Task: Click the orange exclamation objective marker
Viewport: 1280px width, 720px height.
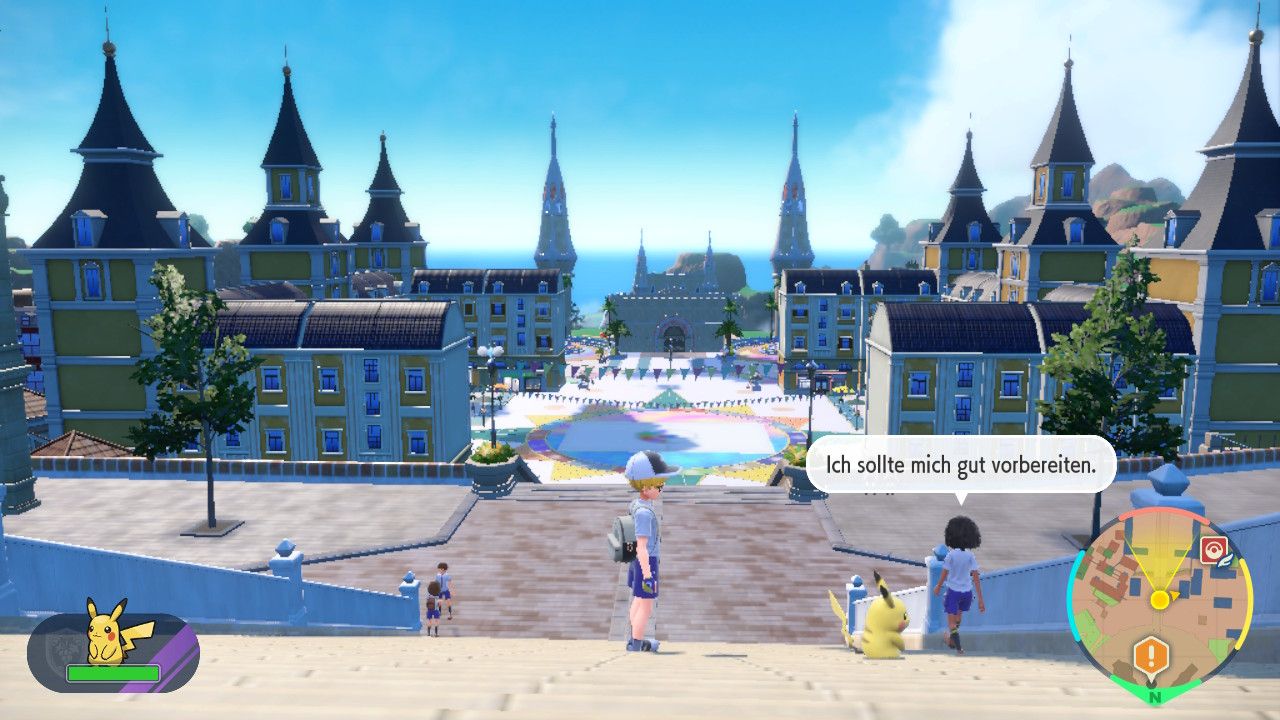Action: coord(1151,656)
